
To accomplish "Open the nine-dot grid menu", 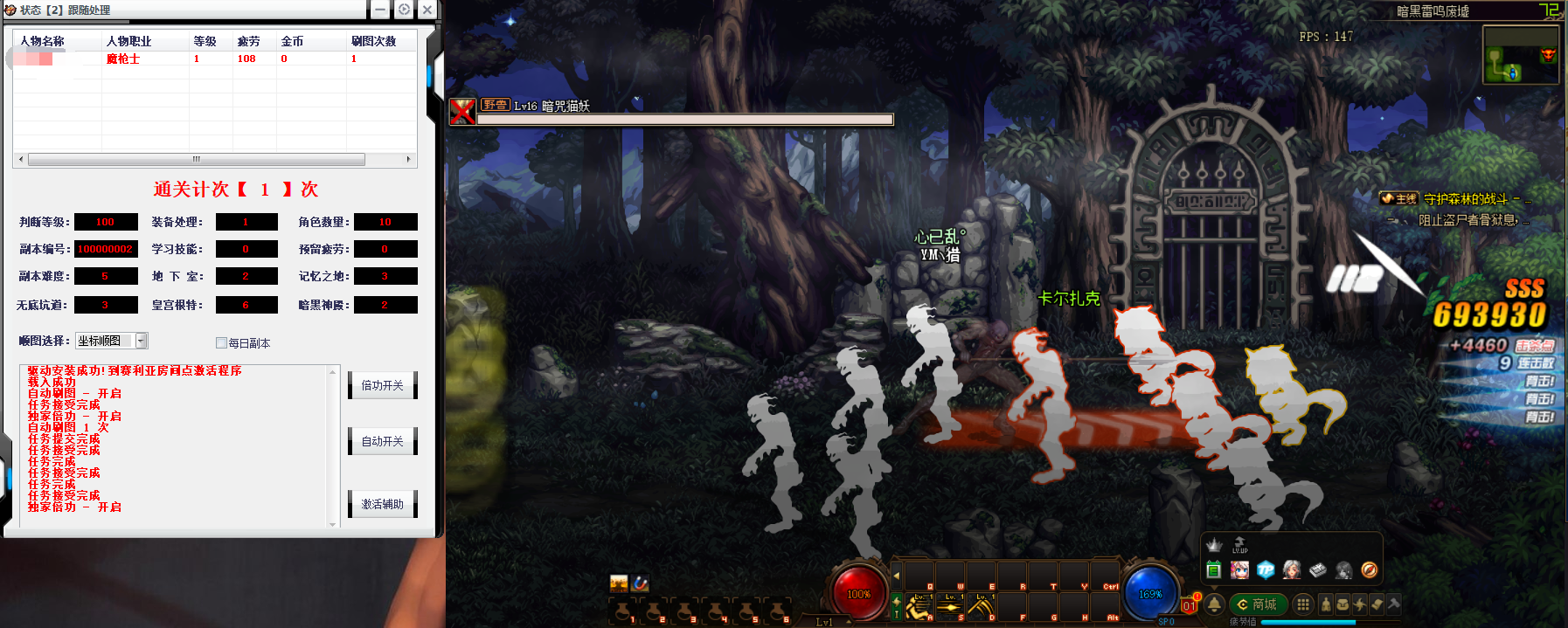I will 1303,604.
